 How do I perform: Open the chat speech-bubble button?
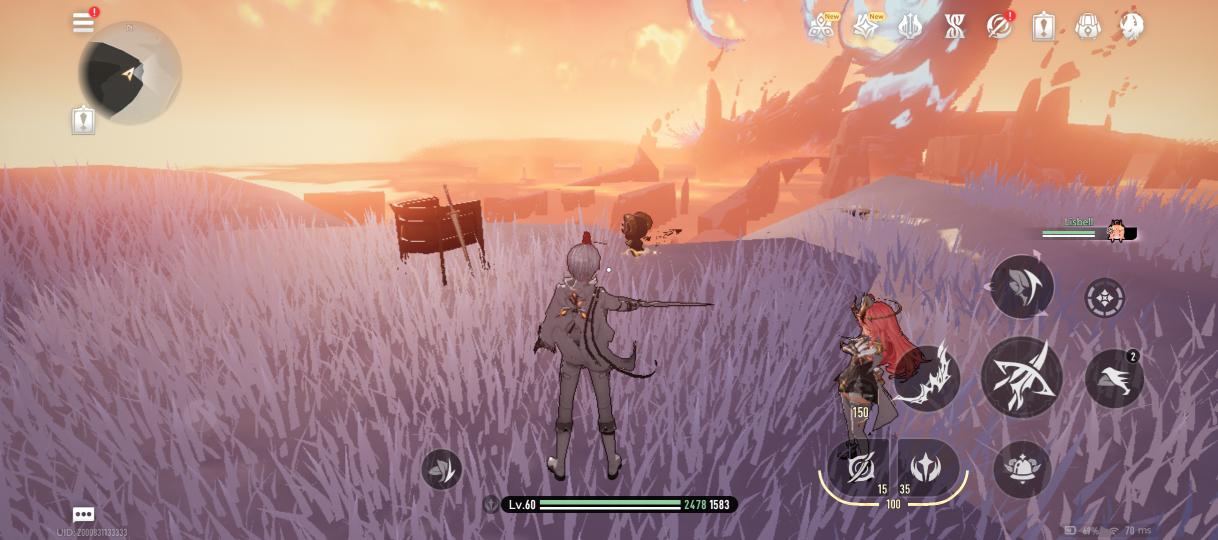(83, 514)
